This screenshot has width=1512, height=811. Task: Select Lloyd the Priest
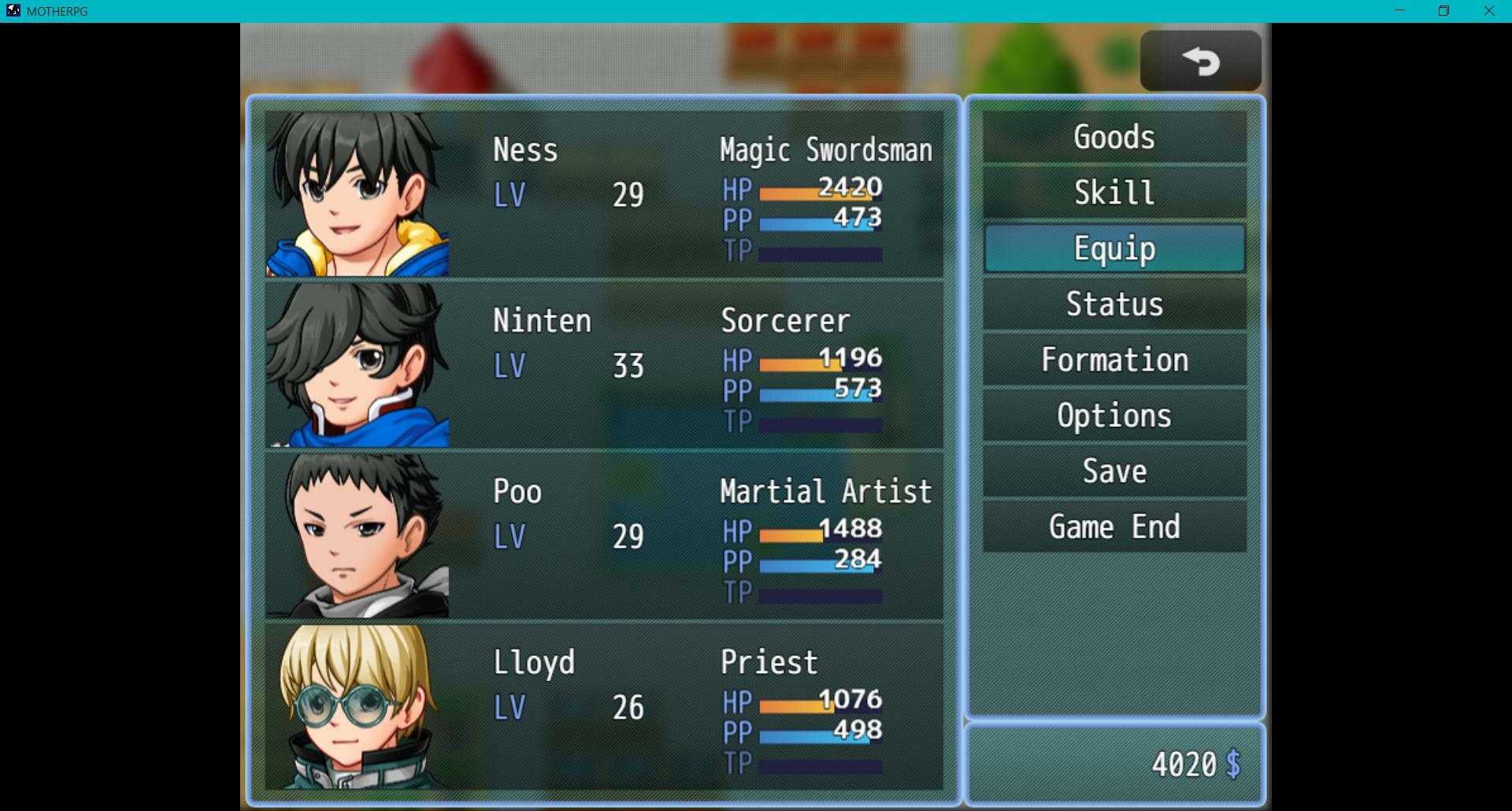pos(603,706)
